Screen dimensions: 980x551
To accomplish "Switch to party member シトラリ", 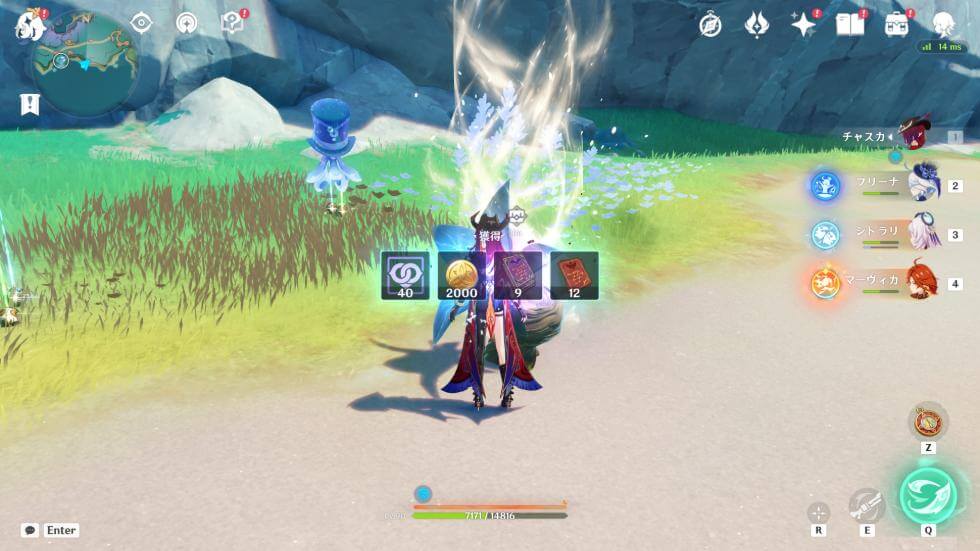I will coord(922,234).
